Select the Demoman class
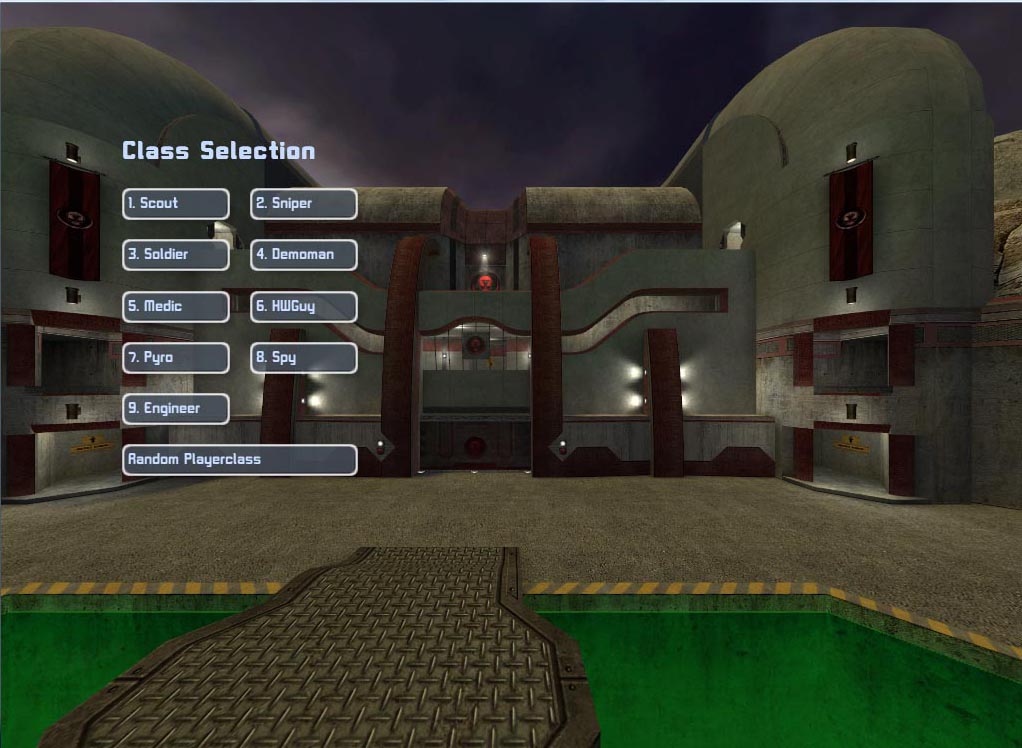 pos(303,255)
